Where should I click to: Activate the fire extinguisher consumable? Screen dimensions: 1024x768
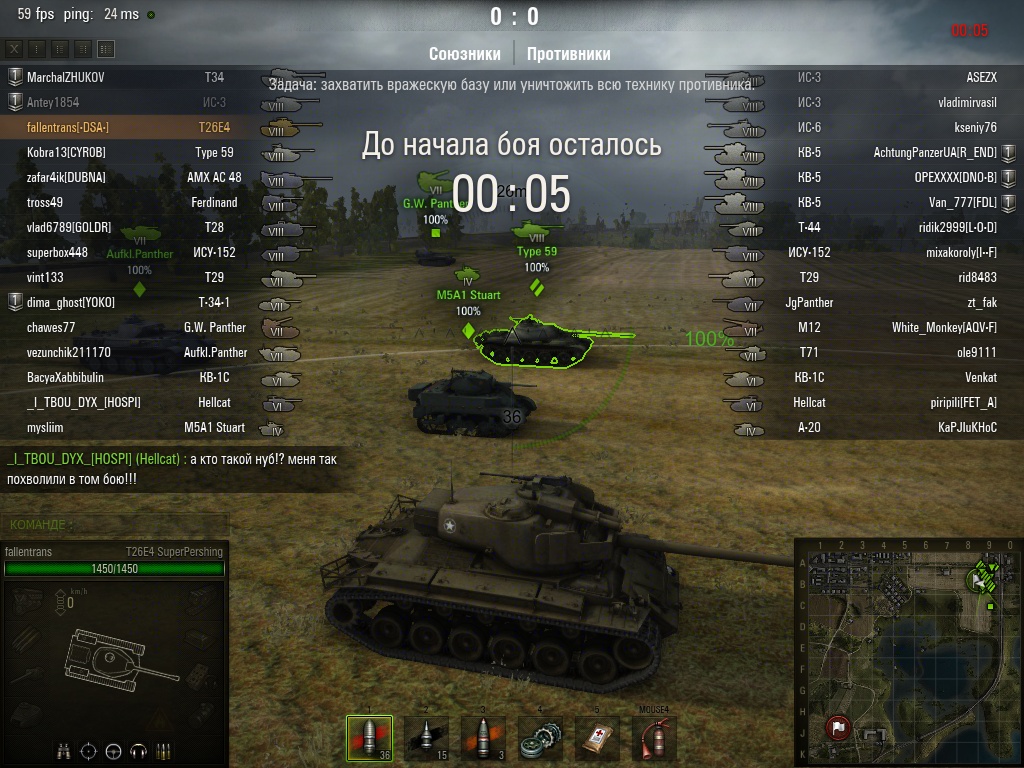[654, 738]
